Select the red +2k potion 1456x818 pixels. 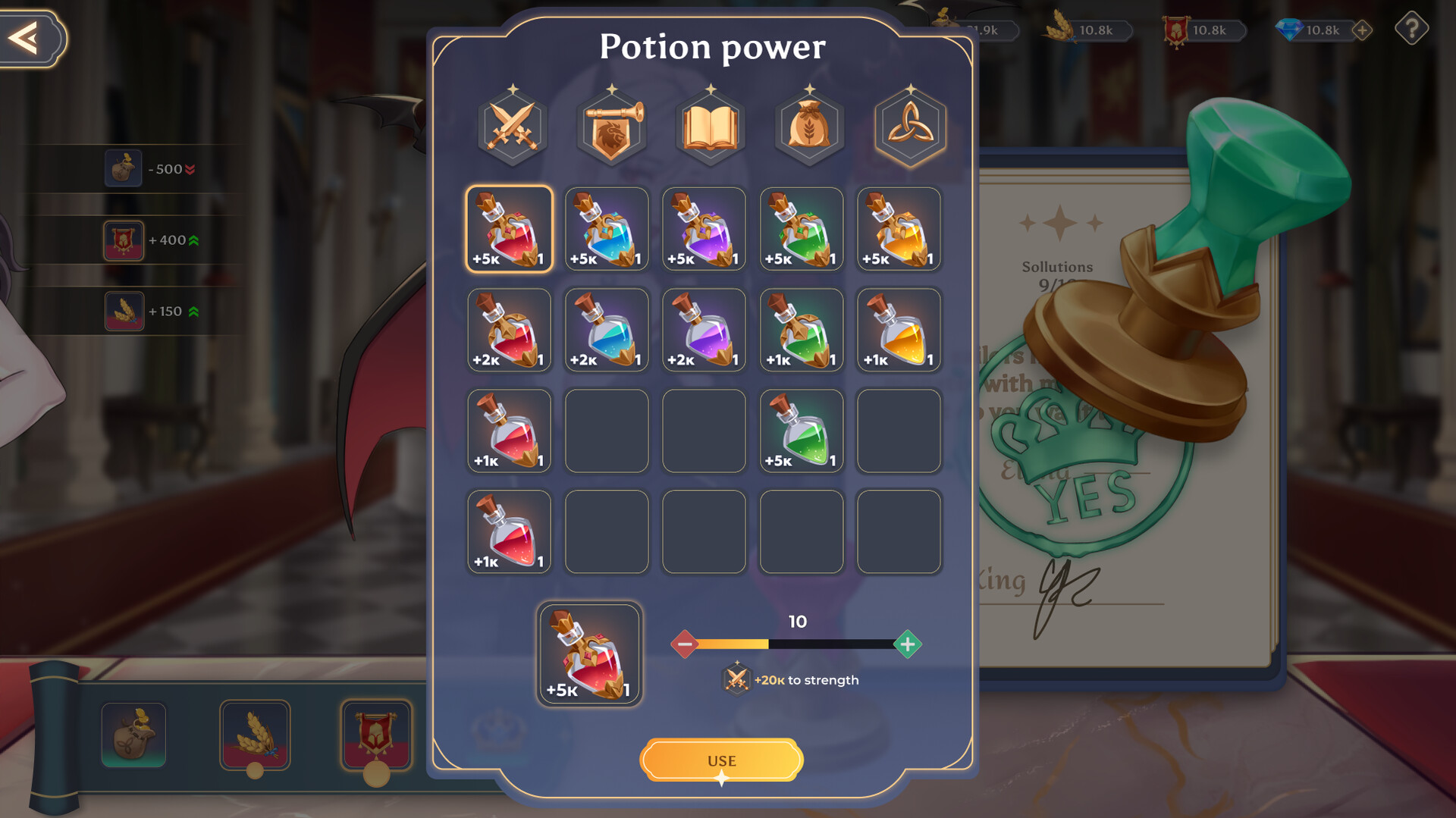[509, 330]
